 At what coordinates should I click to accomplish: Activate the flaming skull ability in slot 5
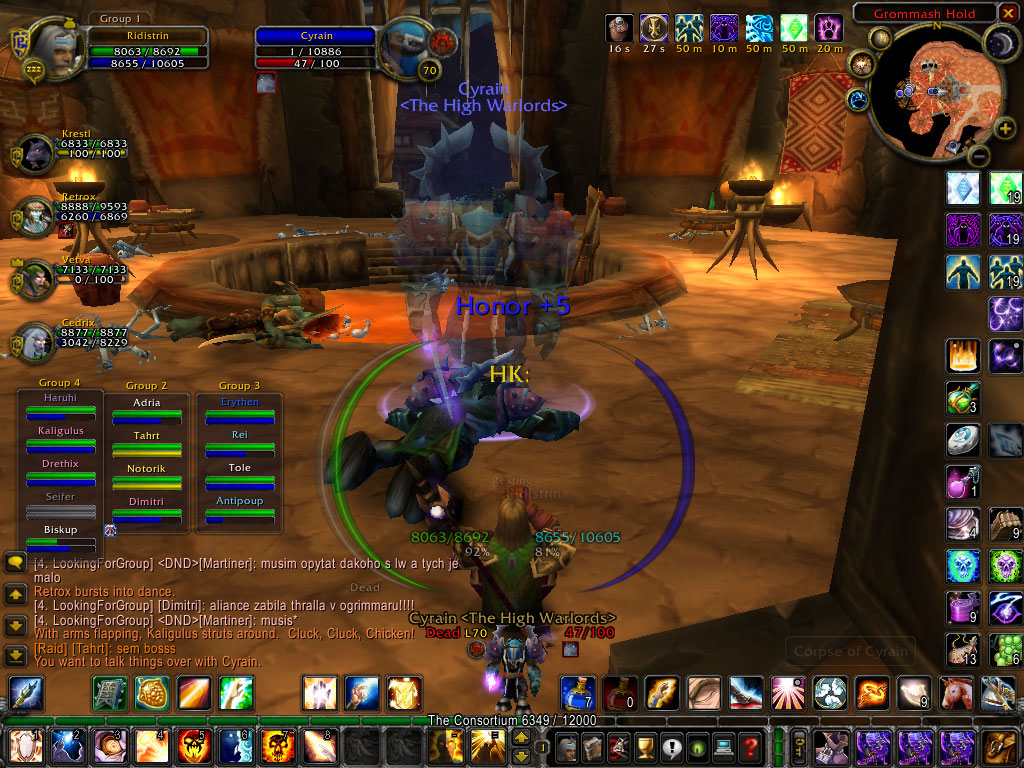pyautogui.click(x=193, y=746)
